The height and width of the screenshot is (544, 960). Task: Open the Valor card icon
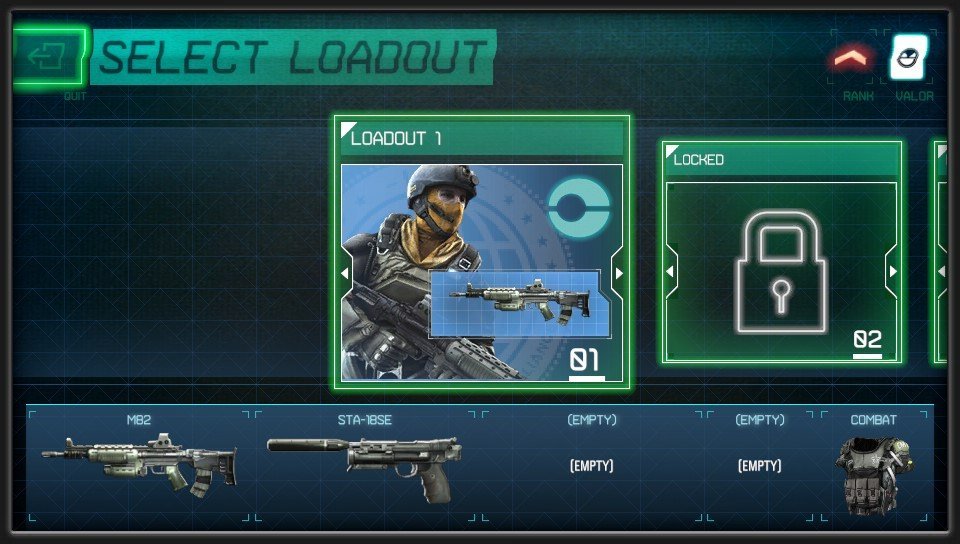coord(907,57)
